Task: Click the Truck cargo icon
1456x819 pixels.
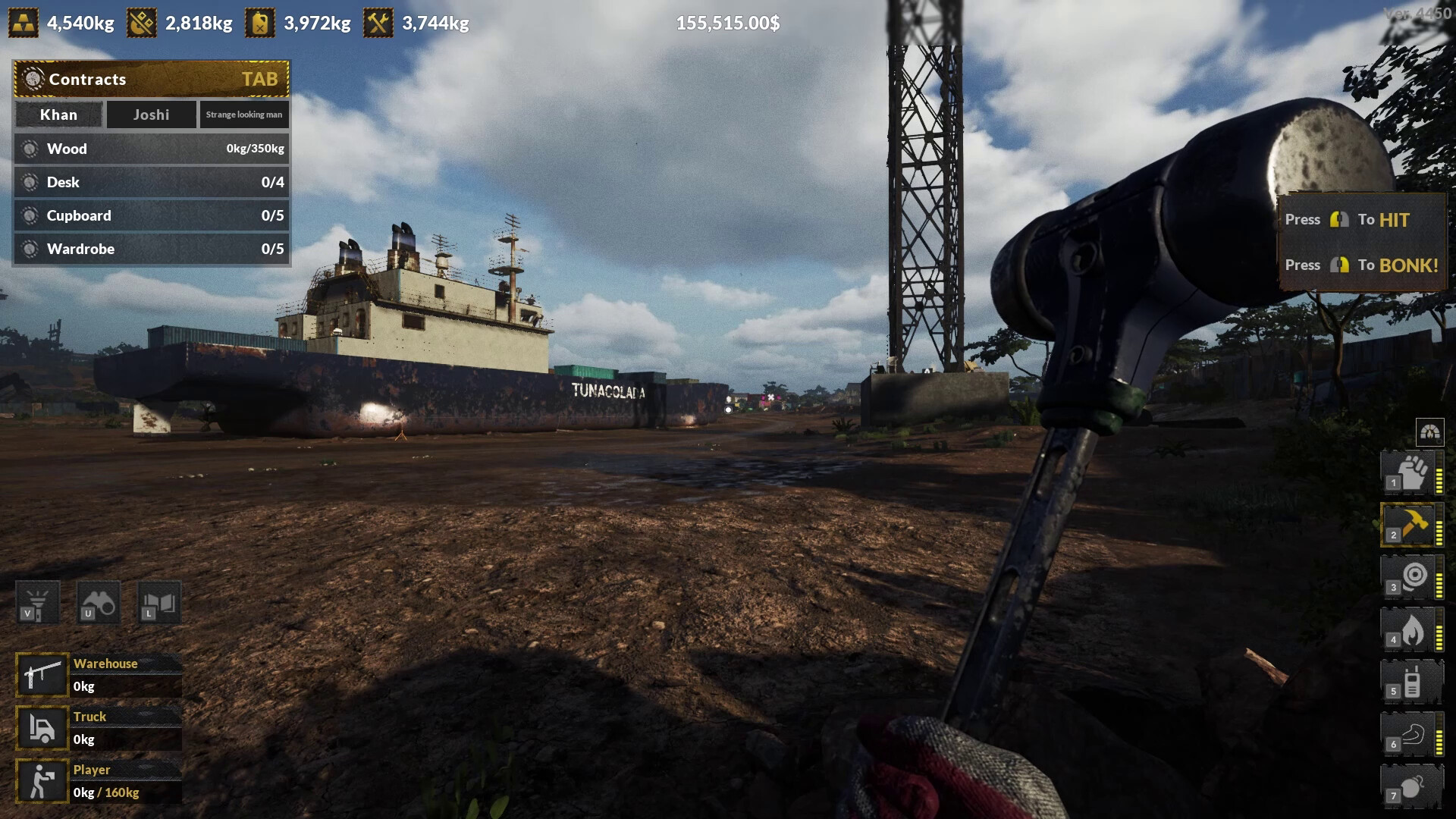Action: point(42,728)
